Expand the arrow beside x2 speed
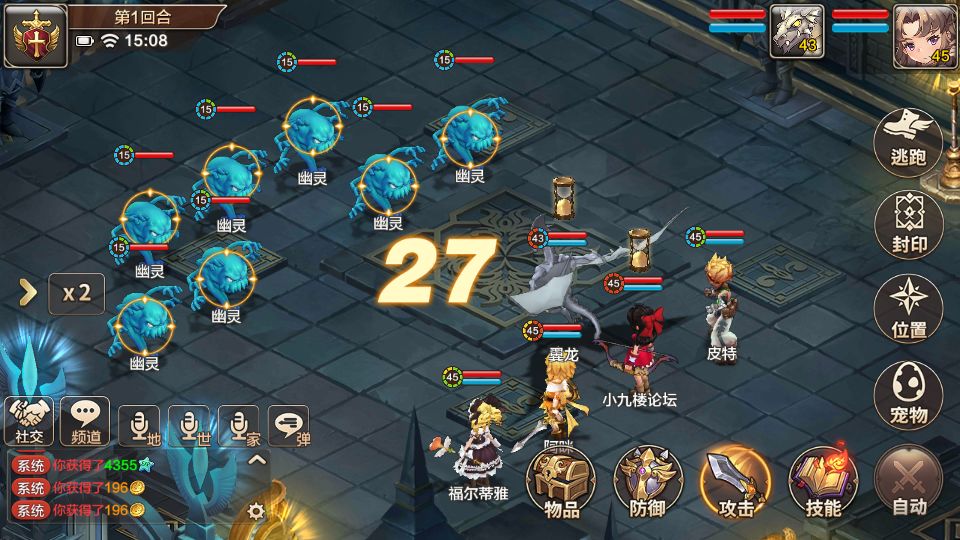This screenshot has width=960, height=540. point(29,292)
